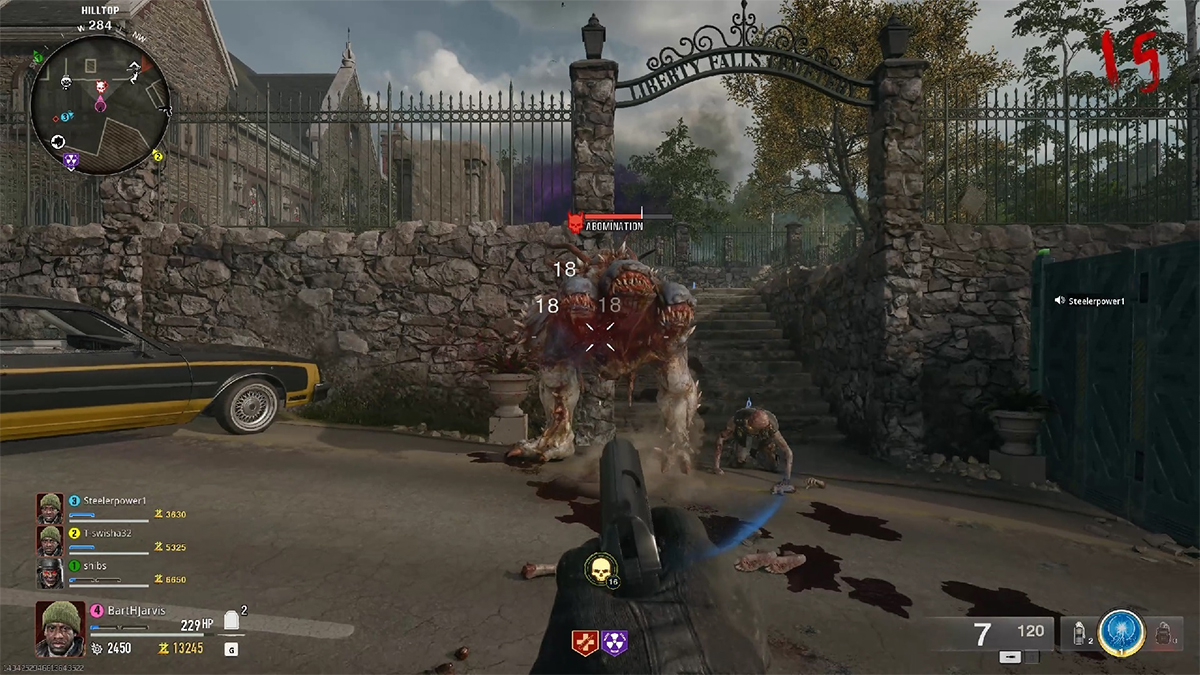Click BartHJarvis's player portrait

coord(61,630)
